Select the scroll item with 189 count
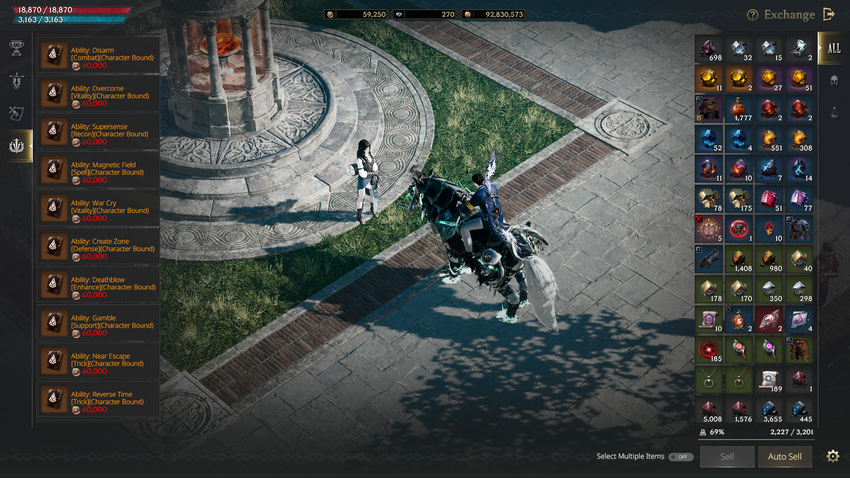850x478 pixels. click(x=770, y=380)
